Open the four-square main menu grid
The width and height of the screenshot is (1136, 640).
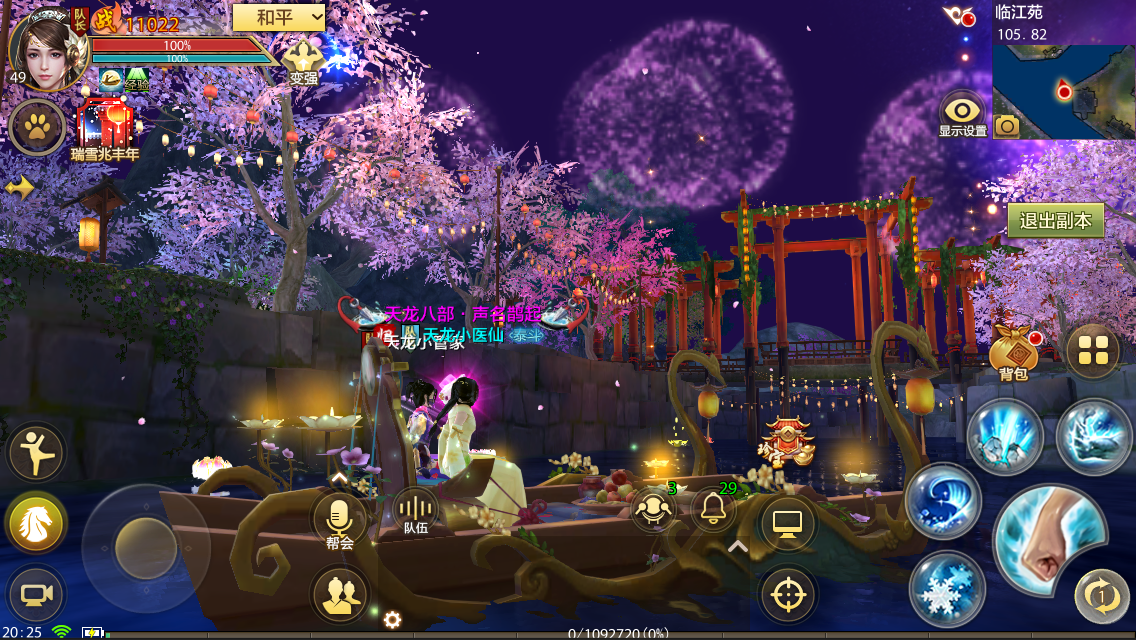(1092, 351)
